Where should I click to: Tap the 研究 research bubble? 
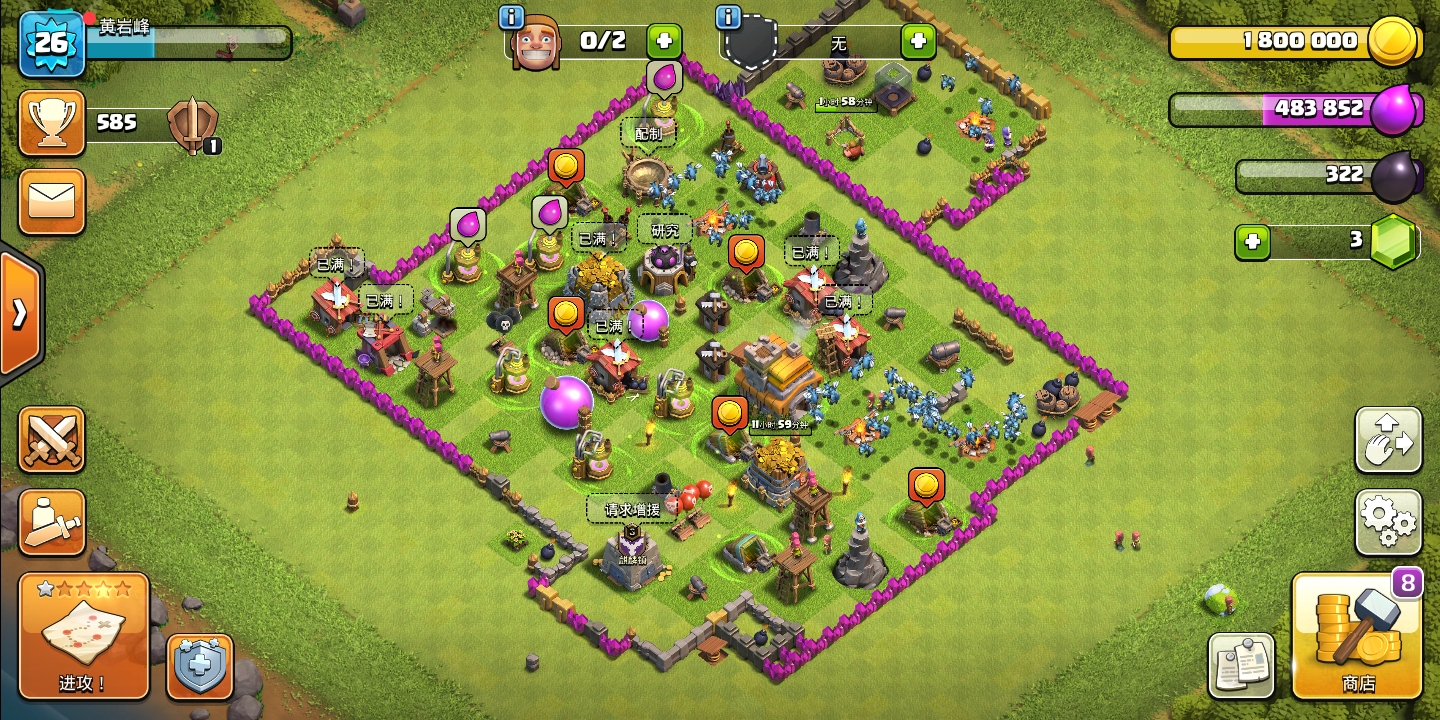pos(665,231)
